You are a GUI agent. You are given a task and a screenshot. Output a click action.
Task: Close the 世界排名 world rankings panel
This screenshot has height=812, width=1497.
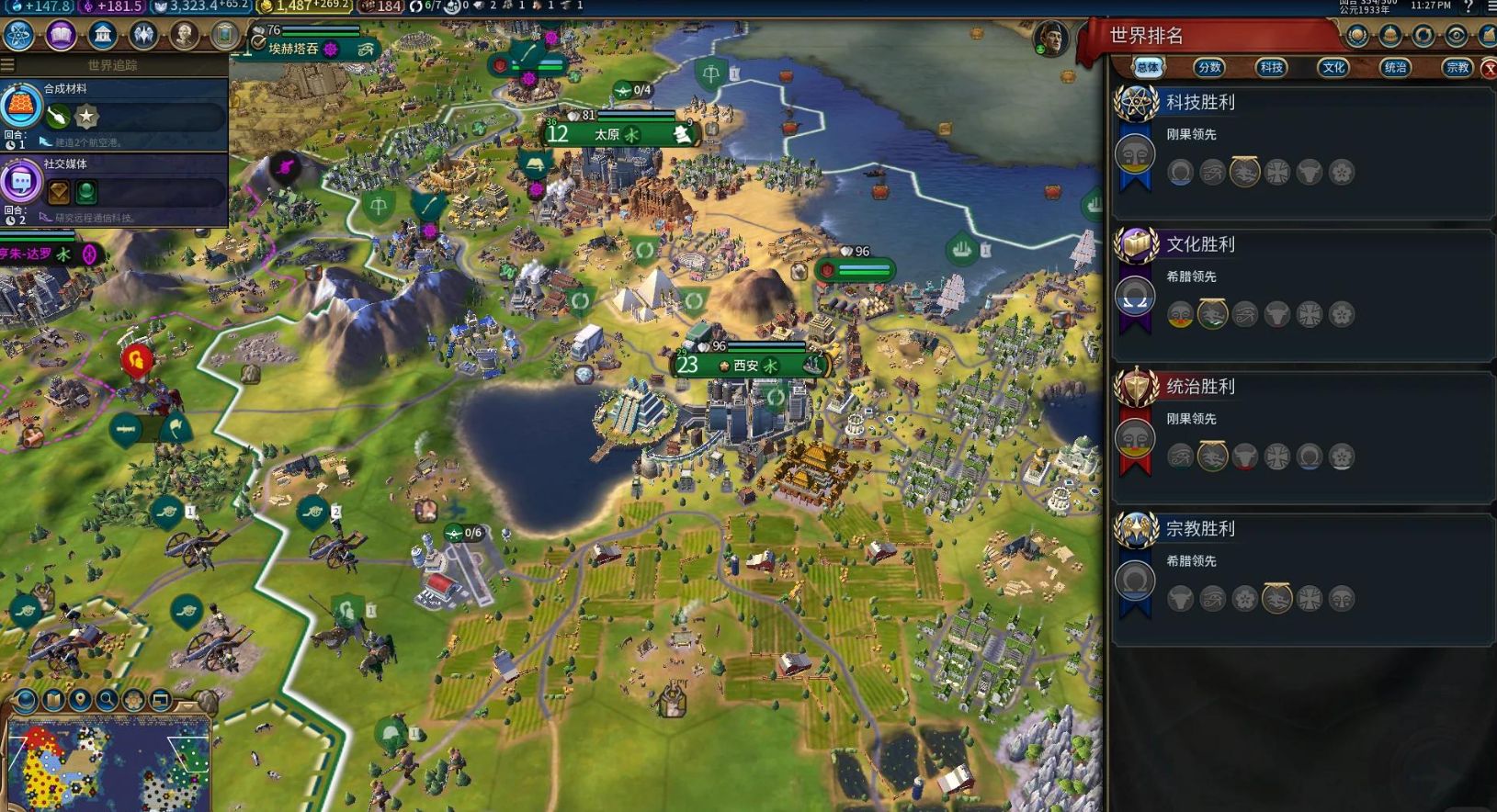pos(1489,68)
